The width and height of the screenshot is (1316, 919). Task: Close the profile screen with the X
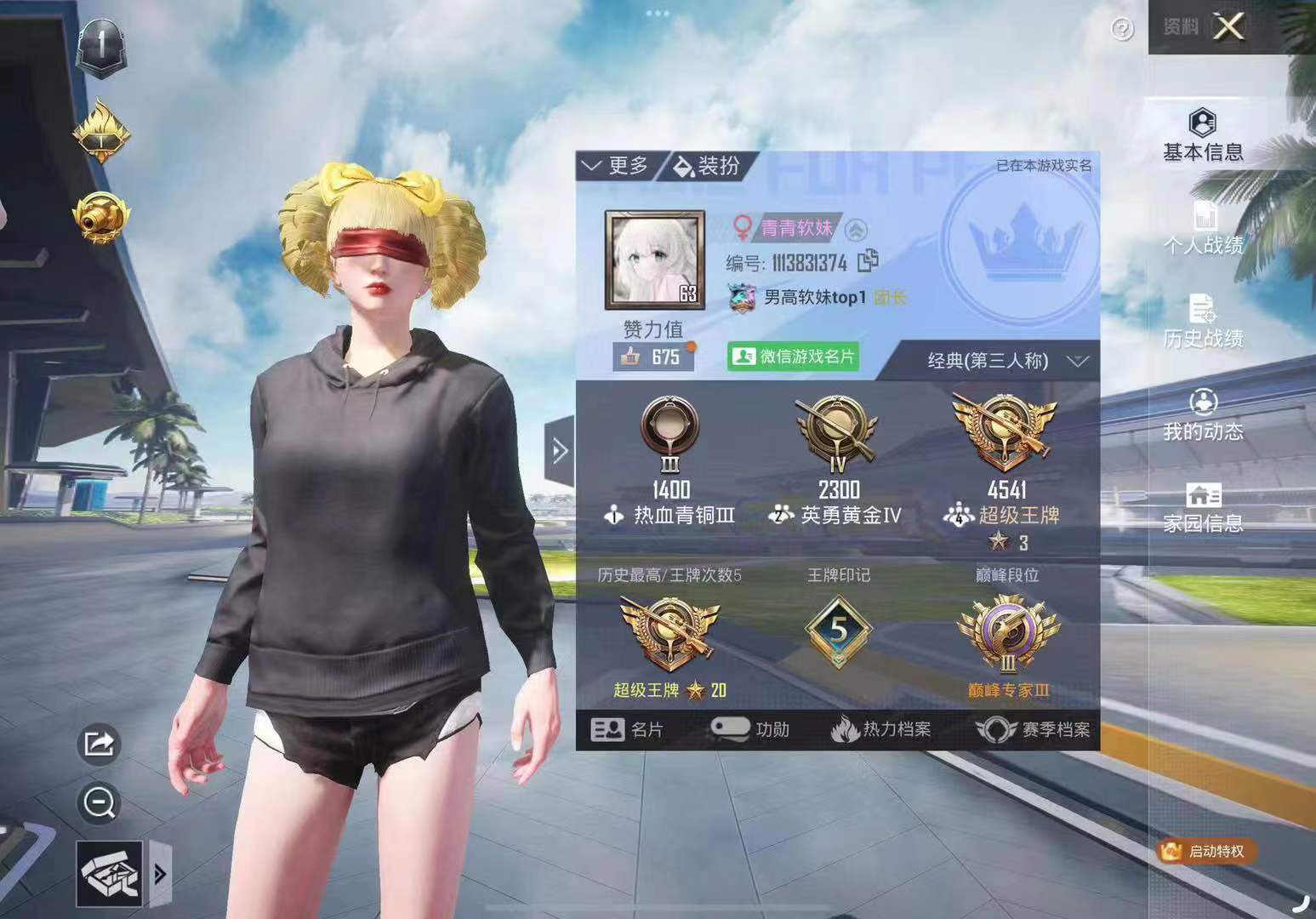[x=1229, y=27]
